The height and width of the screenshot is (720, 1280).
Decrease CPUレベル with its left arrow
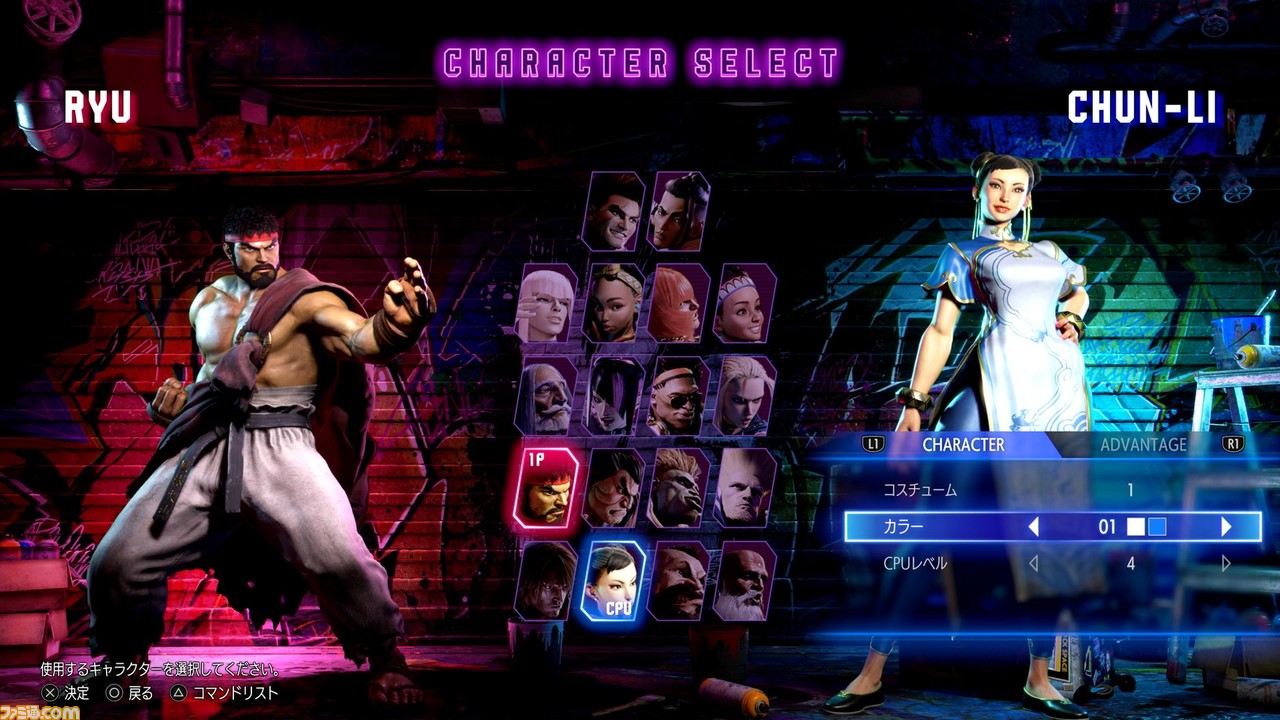(1033, 564)
